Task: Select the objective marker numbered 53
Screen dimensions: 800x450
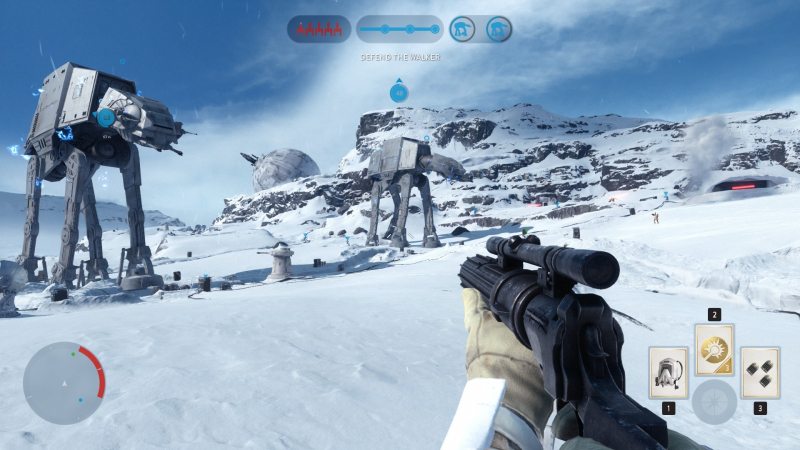Action: pos(106,117)
